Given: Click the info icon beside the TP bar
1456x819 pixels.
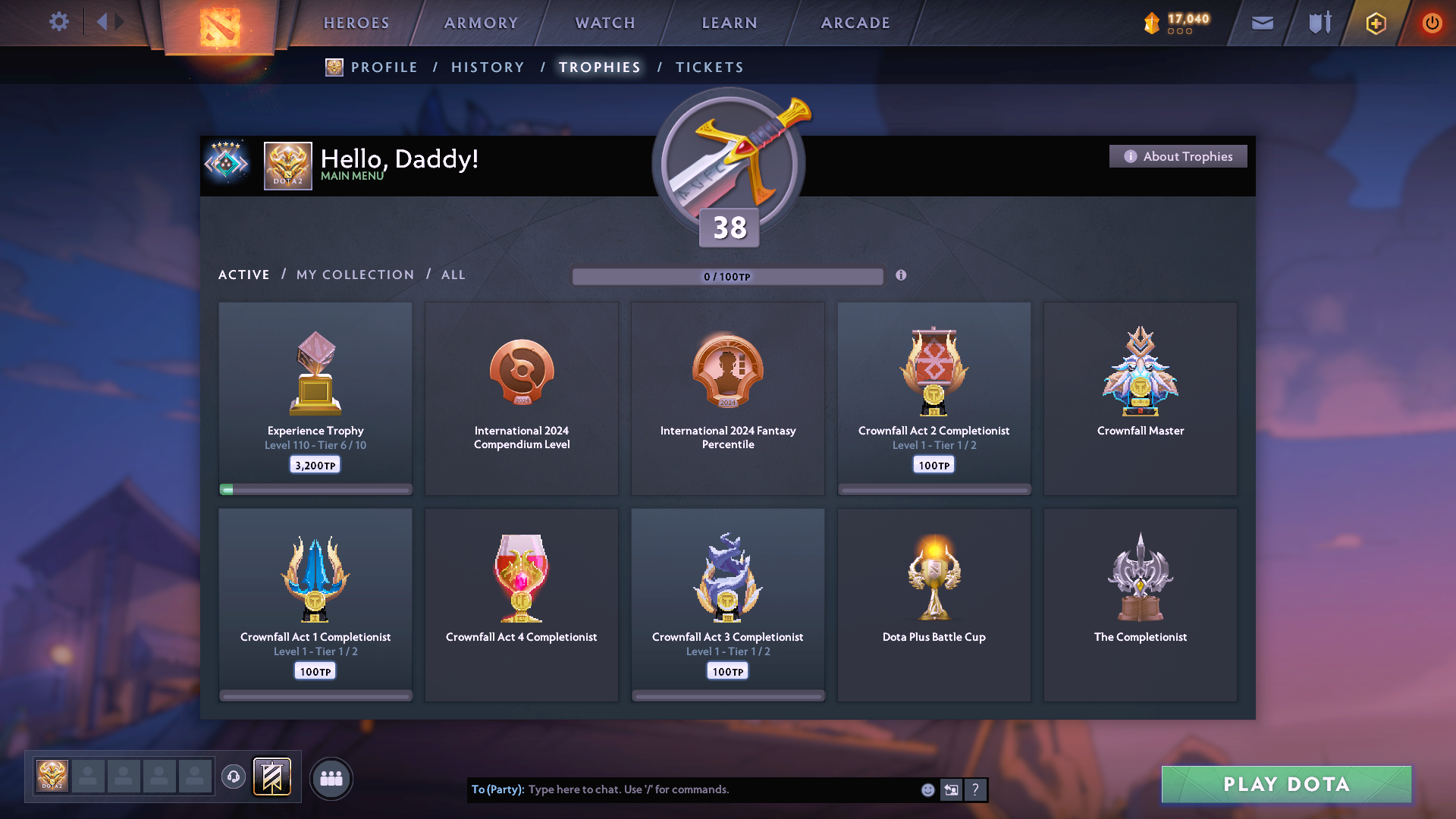Looking at the screenshot, I should pos(902,276).
